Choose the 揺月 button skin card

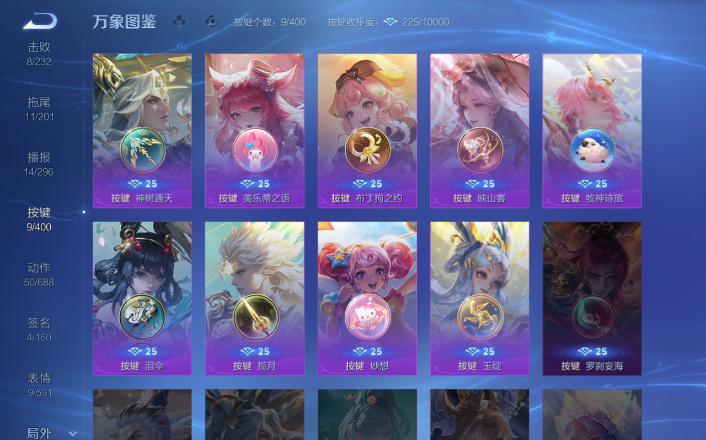pos(254,298)
